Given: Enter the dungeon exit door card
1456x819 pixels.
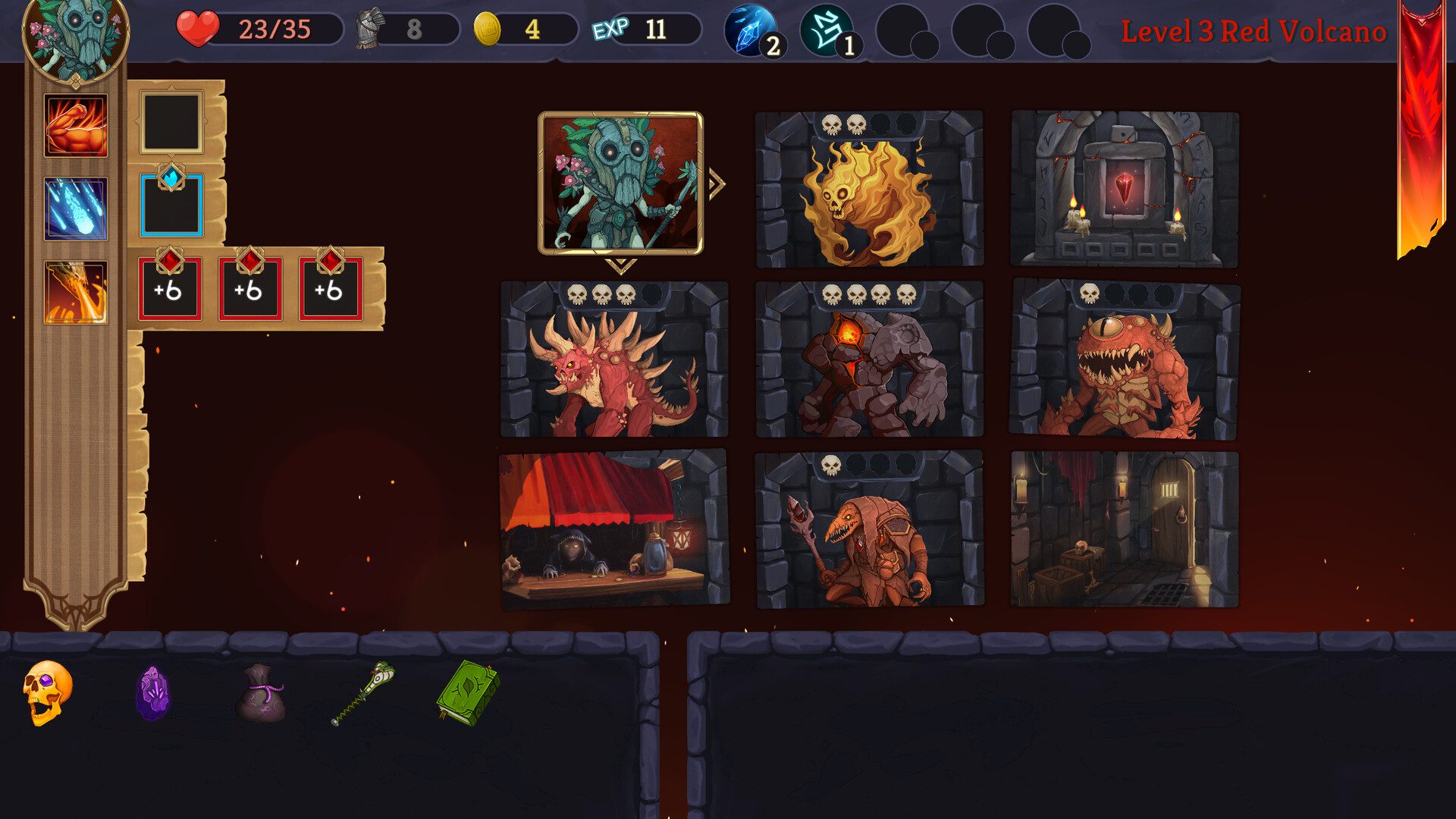Looking at the screenshot, I should 1124,529.
